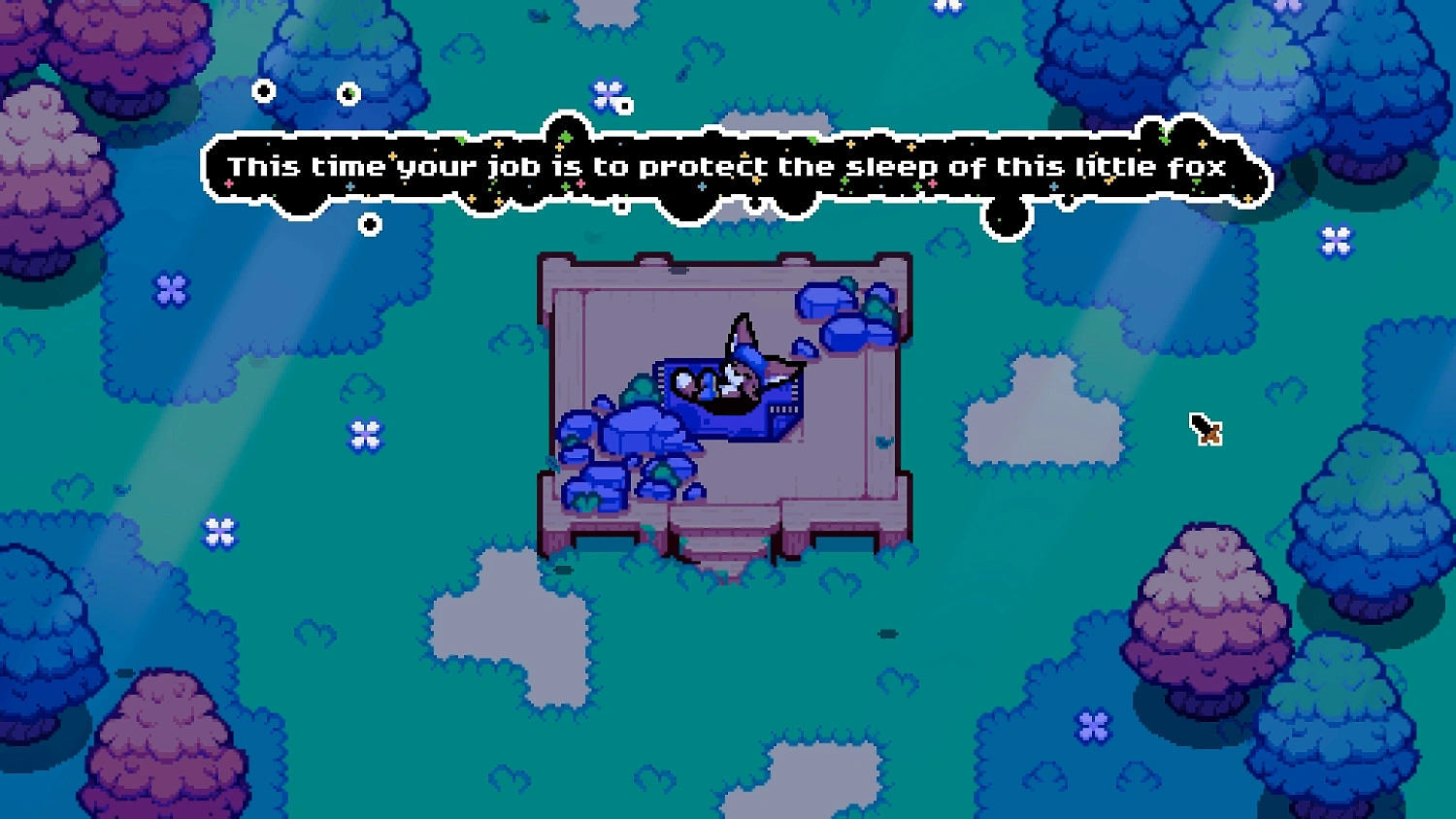Click the blue boulders at the platform's top-right corner
The height and width of the screenshot is (819, 1456).
(844, 311)
